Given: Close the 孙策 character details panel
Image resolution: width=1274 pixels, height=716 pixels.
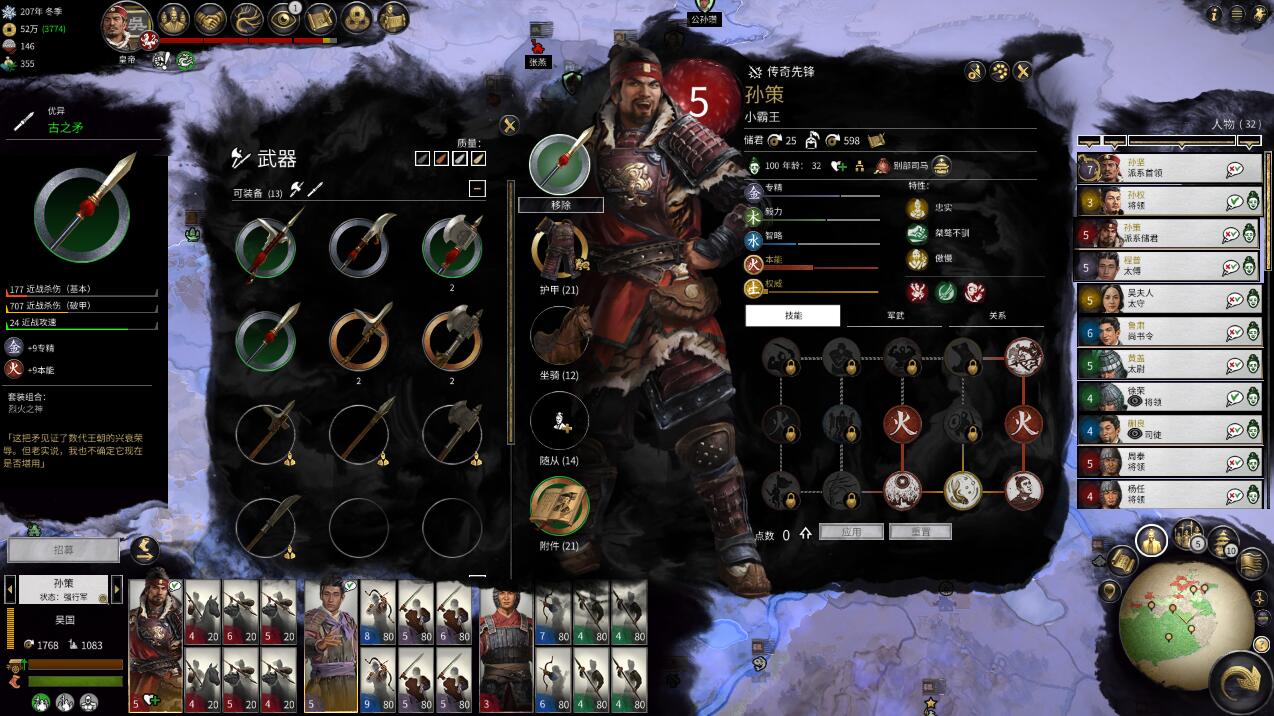Looking at the screenshot, I should (x=1022, y=71).
